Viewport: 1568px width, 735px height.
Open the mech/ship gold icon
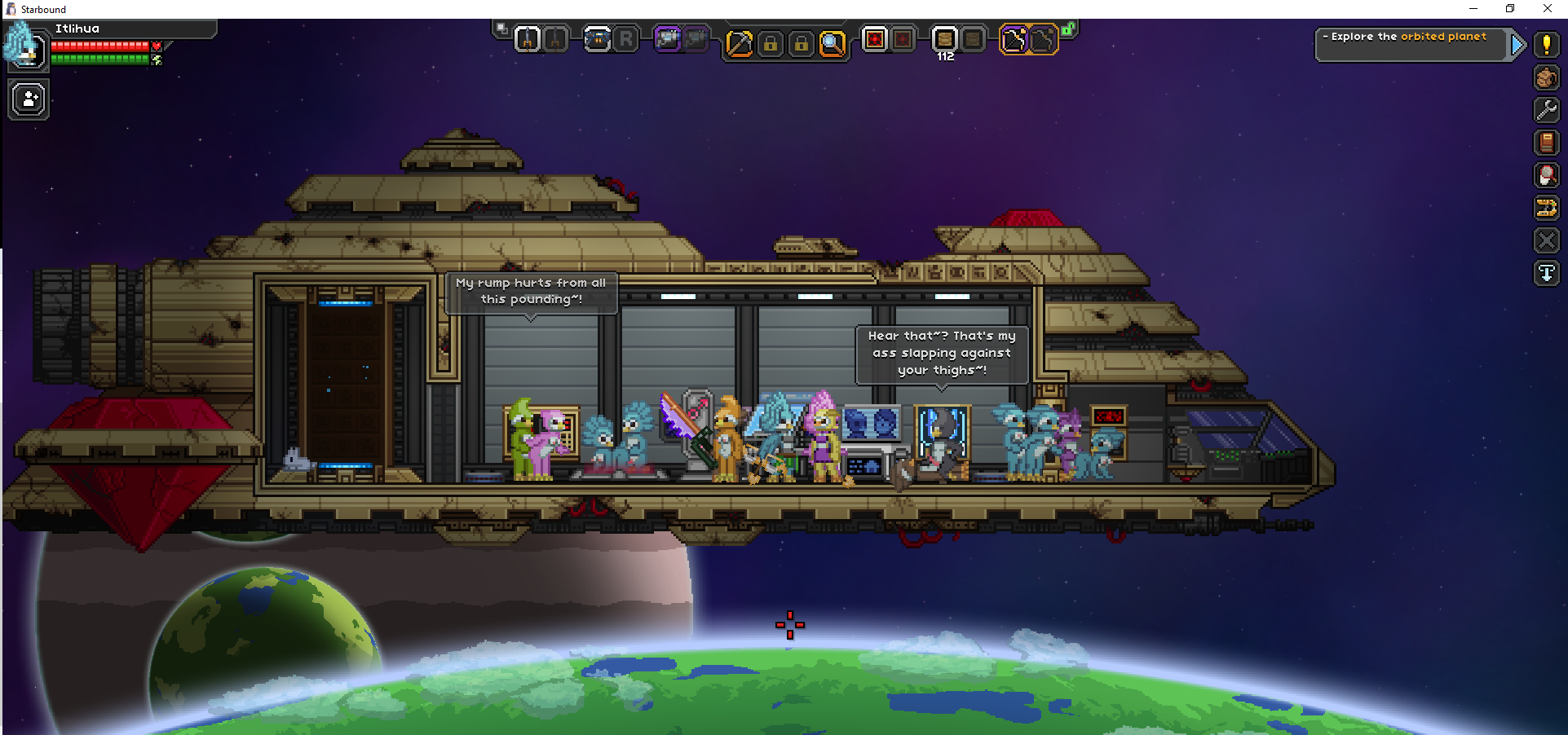1546,208
